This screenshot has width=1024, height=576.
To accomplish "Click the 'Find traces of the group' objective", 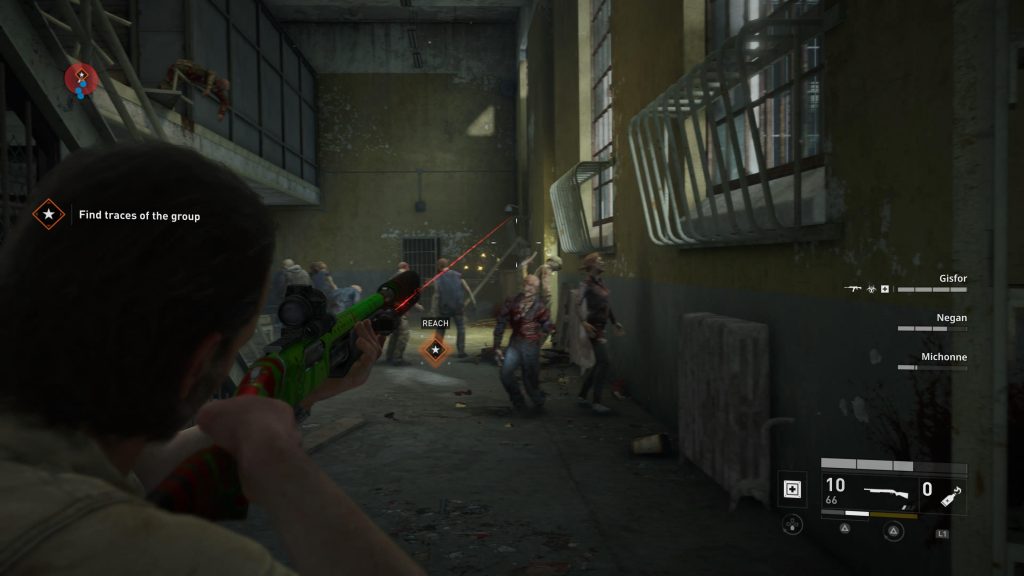I will [139, 215].
